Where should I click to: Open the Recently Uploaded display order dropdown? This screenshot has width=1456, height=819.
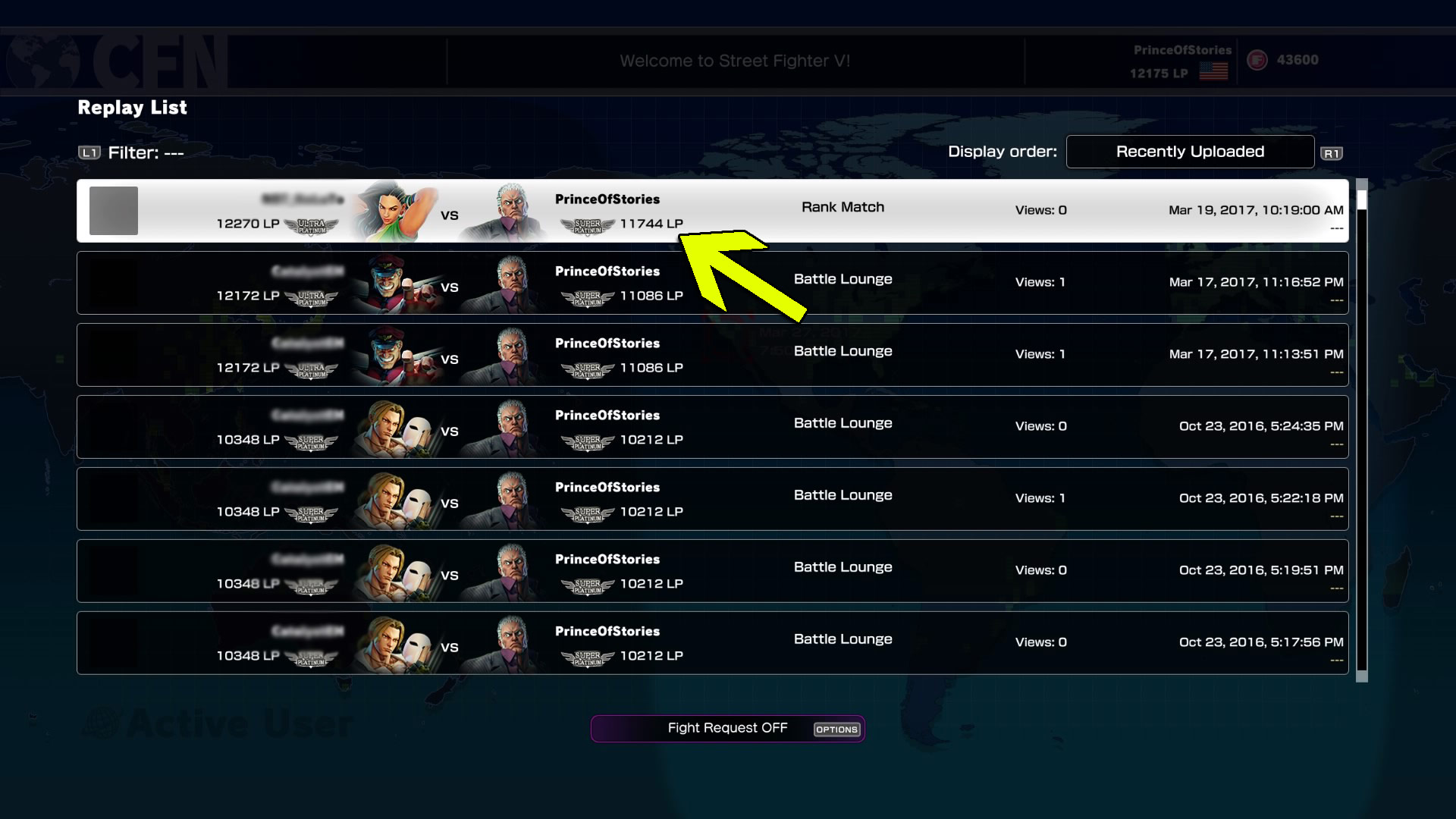point(1190,152)
